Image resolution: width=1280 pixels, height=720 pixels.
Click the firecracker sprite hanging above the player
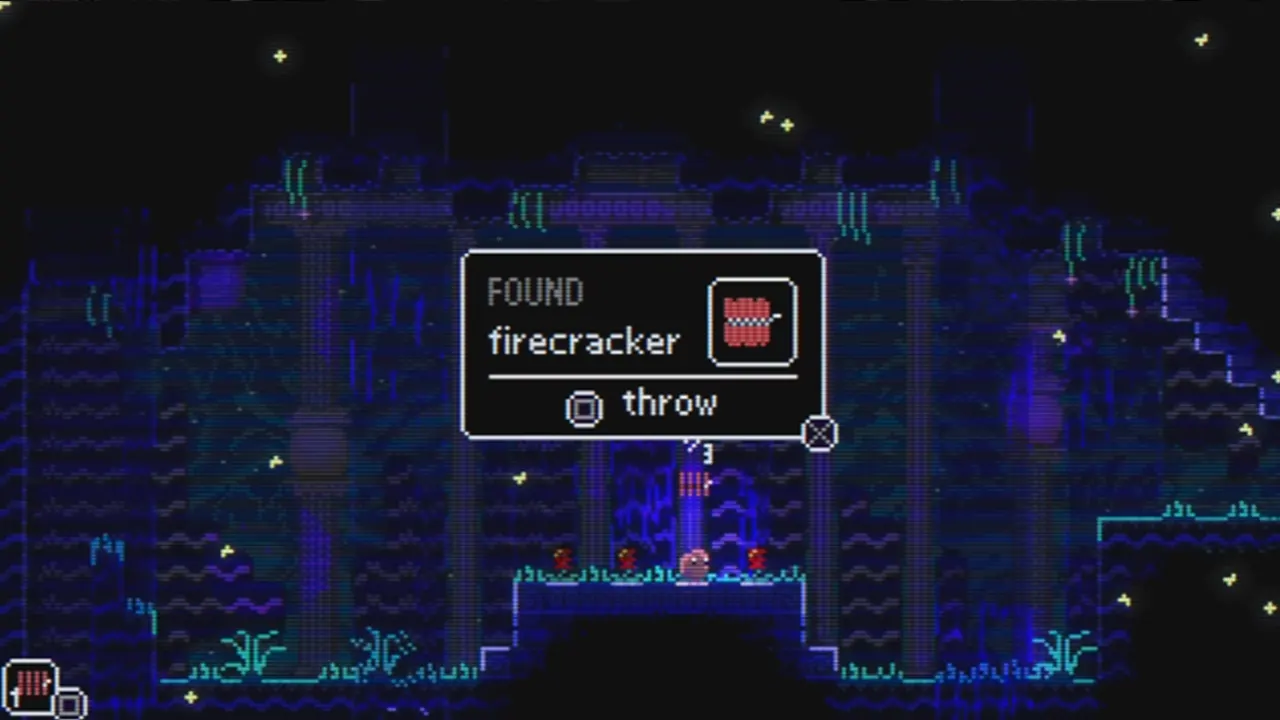tap(694, 485)
